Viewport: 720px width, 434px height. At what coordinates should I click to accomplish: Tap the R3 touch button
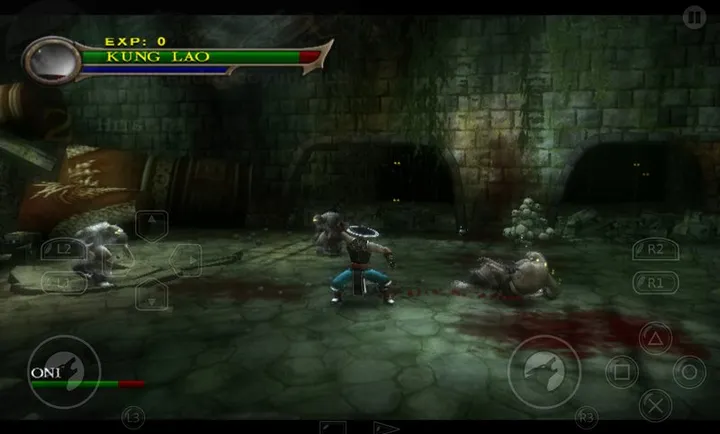586,416
